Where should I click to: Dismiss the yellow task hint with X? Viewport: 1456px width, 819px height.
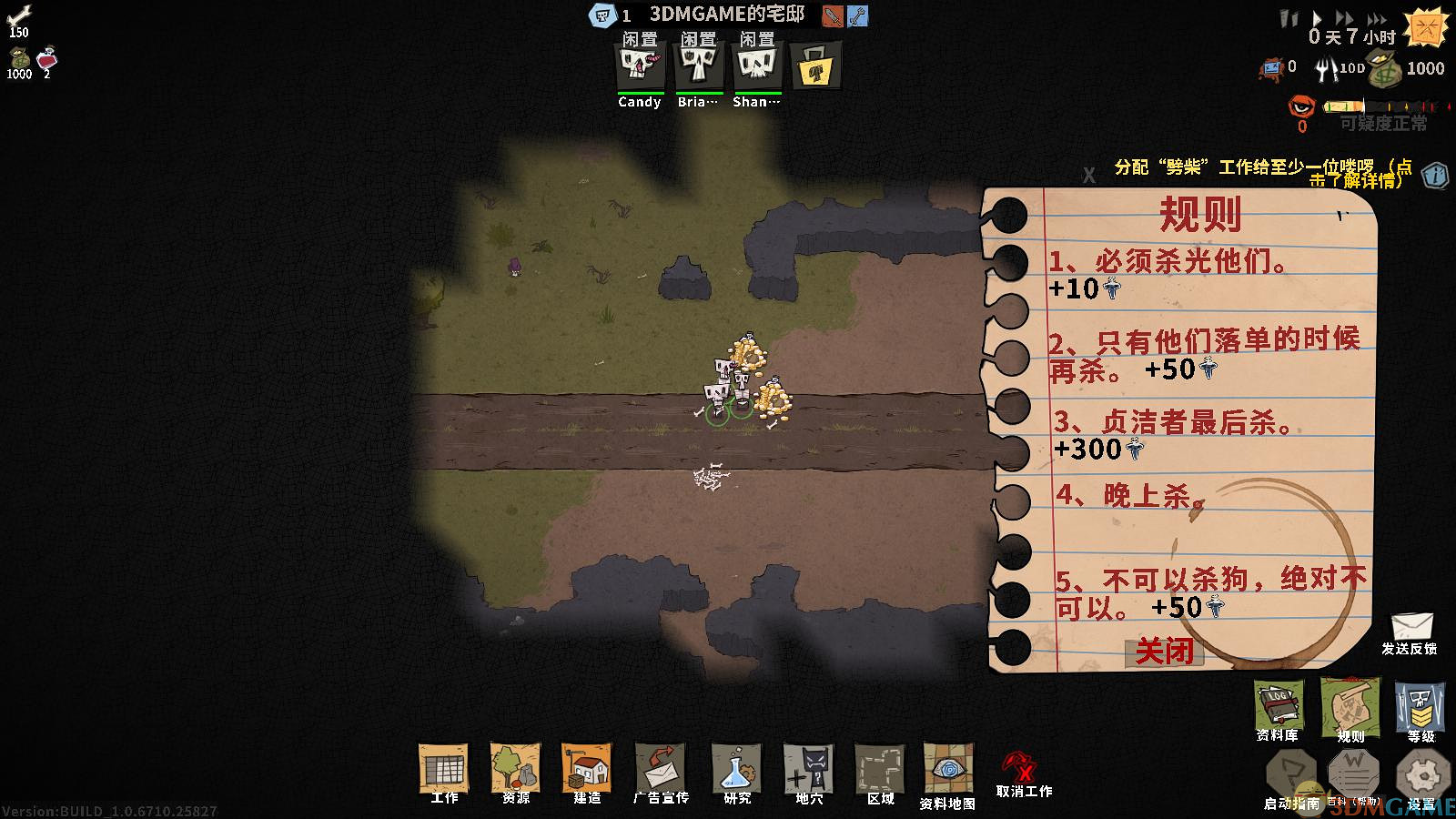(1088, 176)
